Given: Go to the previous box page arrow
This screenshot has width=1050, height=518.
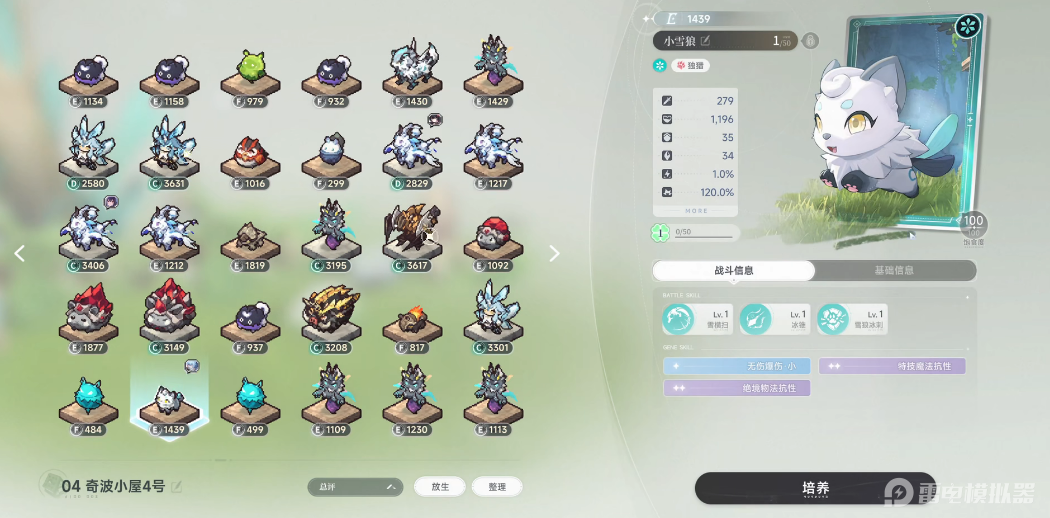Looking at the screenshot, I should [19, 254].
